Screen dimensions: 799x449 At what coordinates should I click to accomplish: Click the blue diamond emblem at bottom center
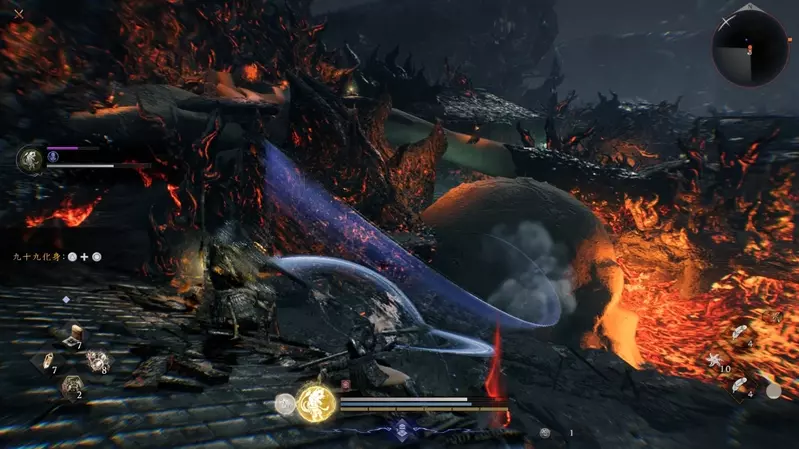coord(402,428)
